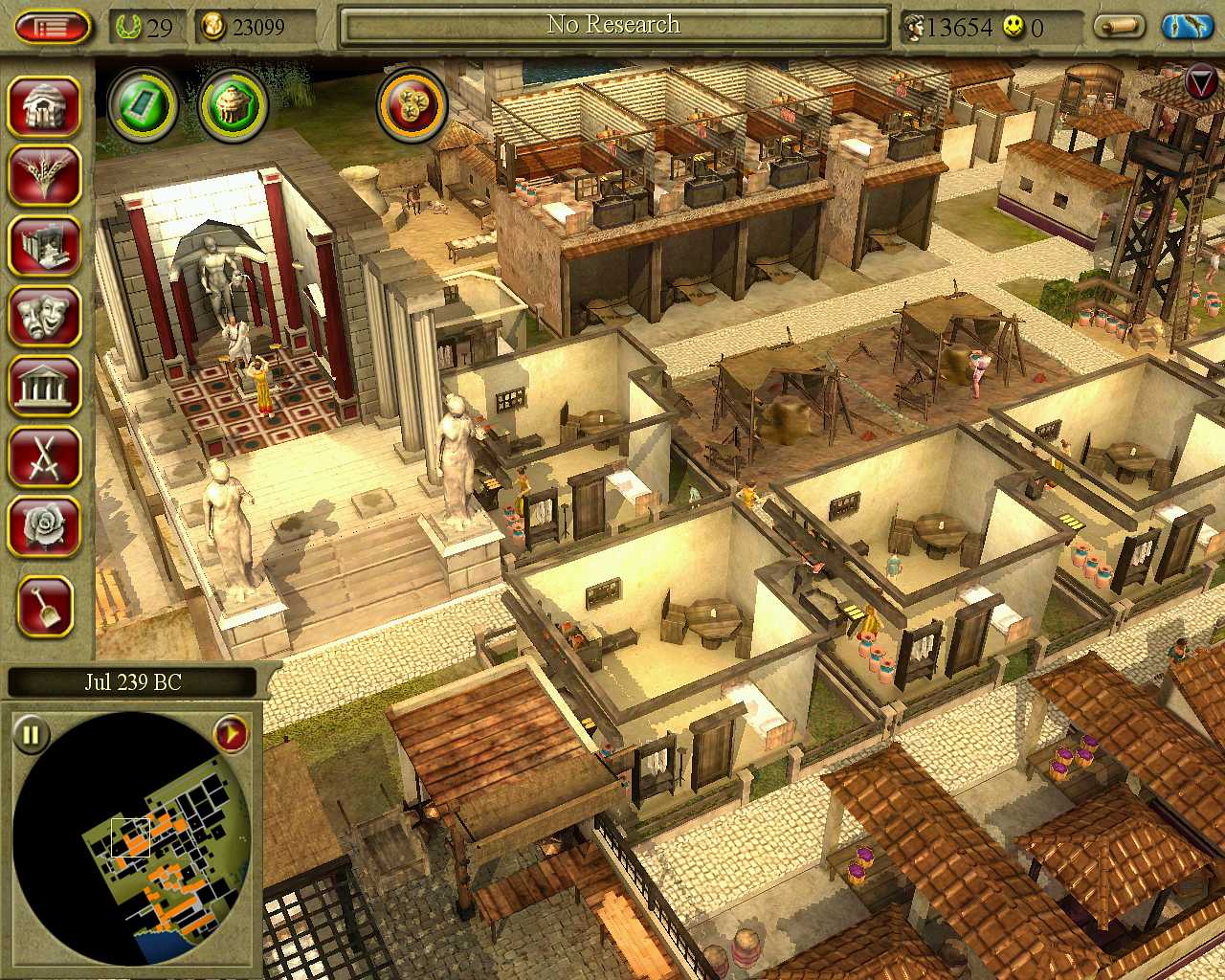Image resolution: width=1225 pixels, height=980 pixels.
Task: Select the crossed swords military category
Action: (x=44, y=457)
